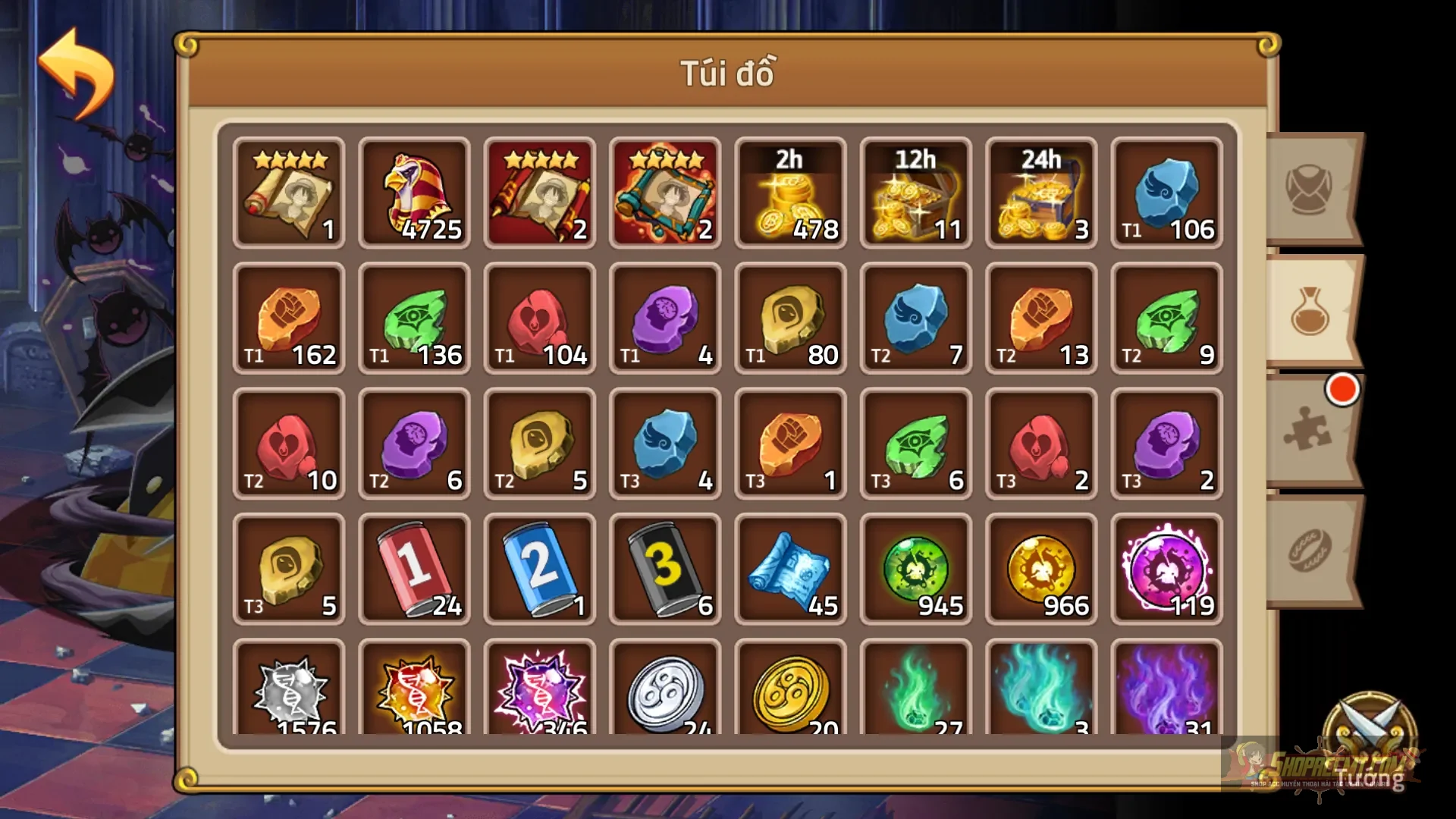Select the black can labeled 3
1456x819 pixels.
click(x=664, y=569)
